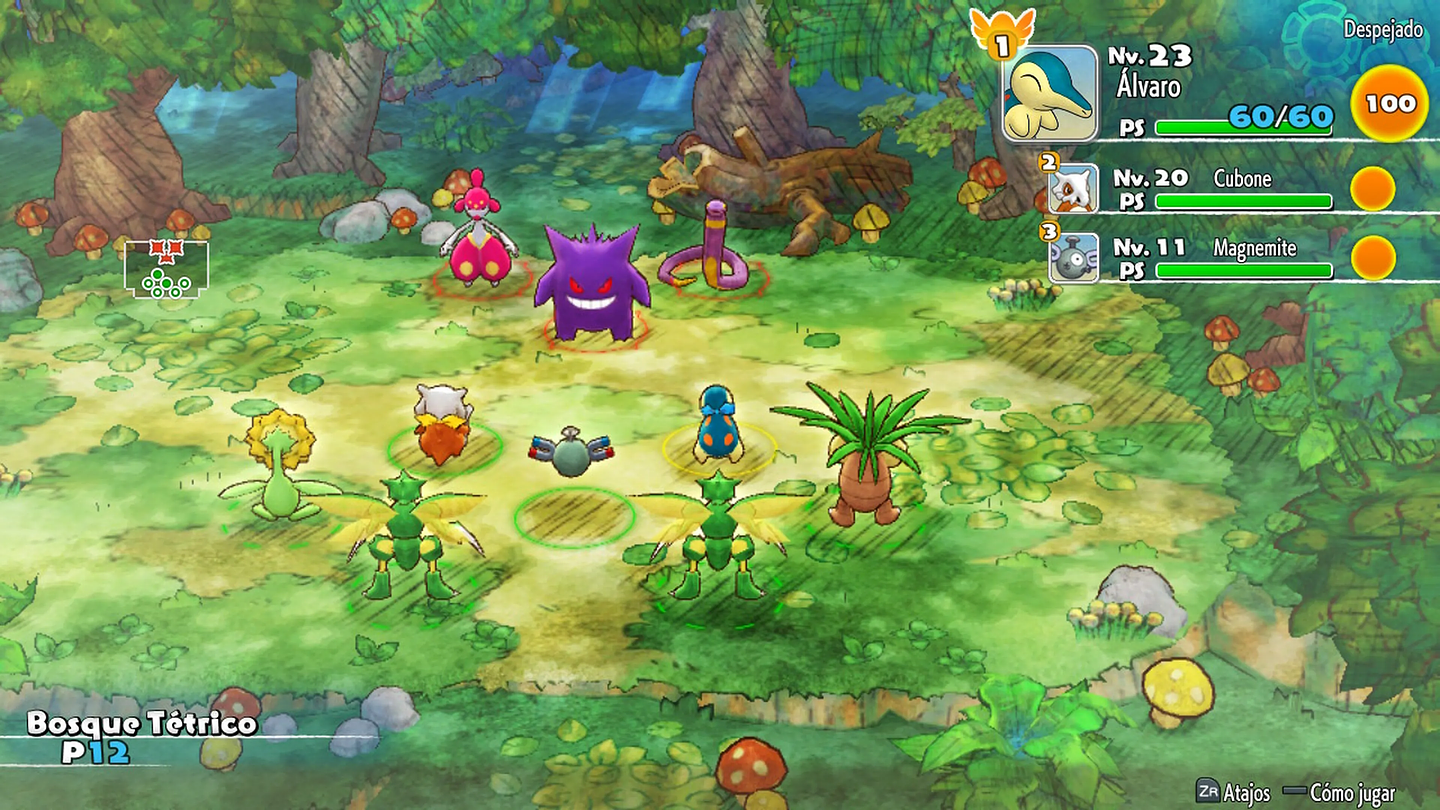Click the red enemy marker on the minimap
This screenshot has height=810, width=1440.
click(x=158, y=247)
